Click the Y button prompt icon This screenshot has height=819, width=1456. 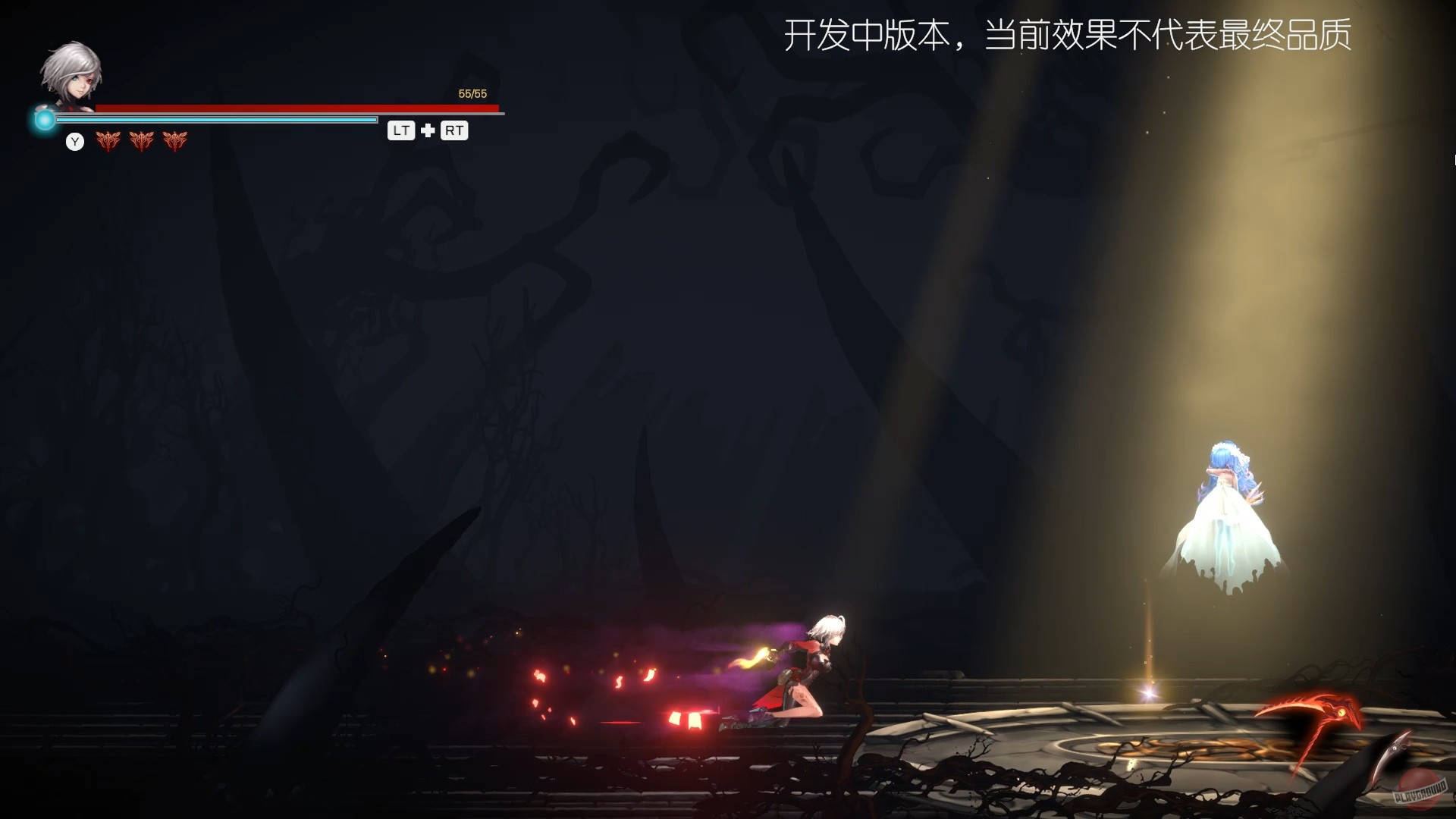[x=75, y=142]
